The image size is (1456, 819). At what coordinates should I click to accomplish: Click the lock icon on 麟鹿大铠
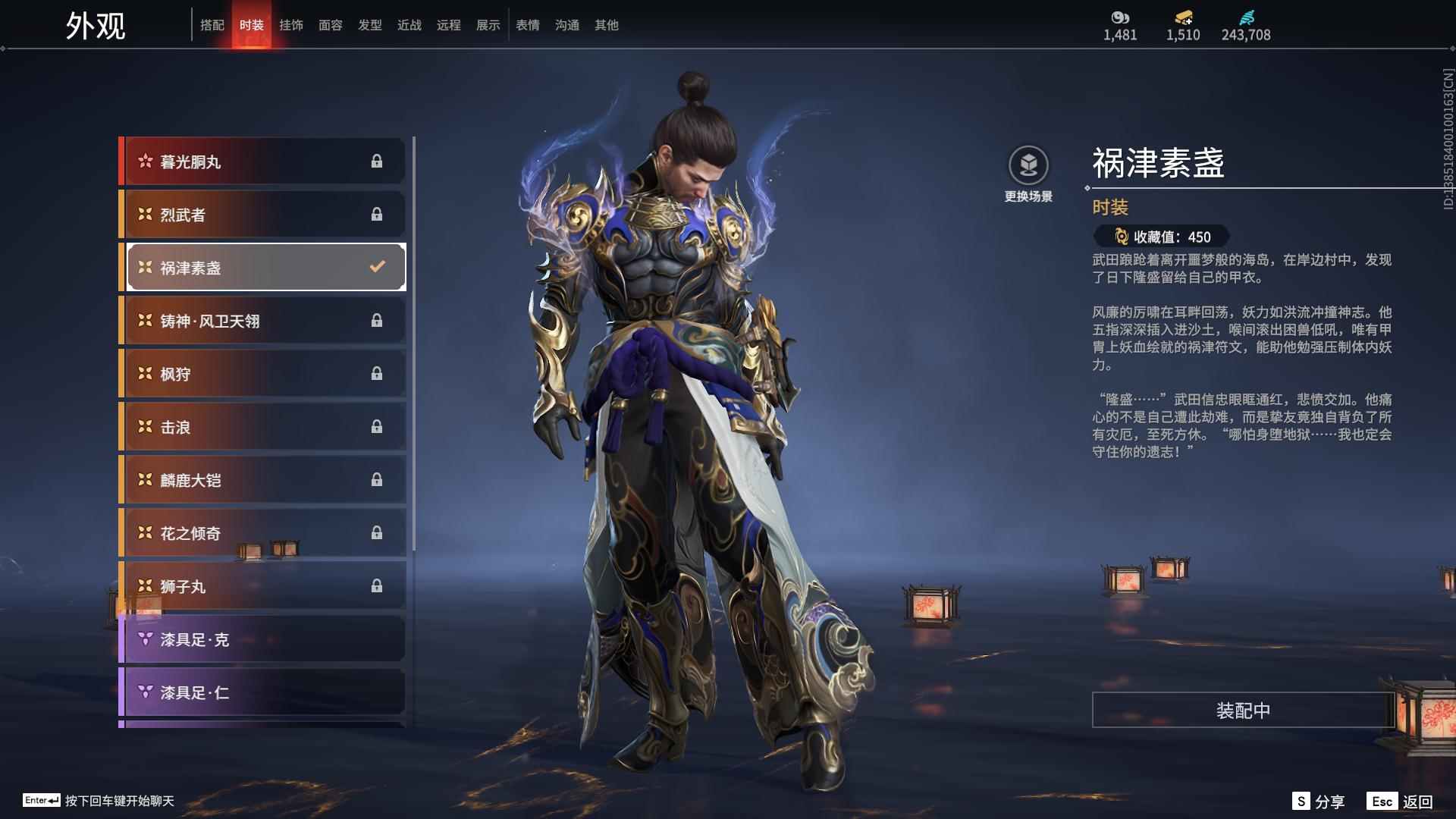pyautogui.click(x=378, y=479)
